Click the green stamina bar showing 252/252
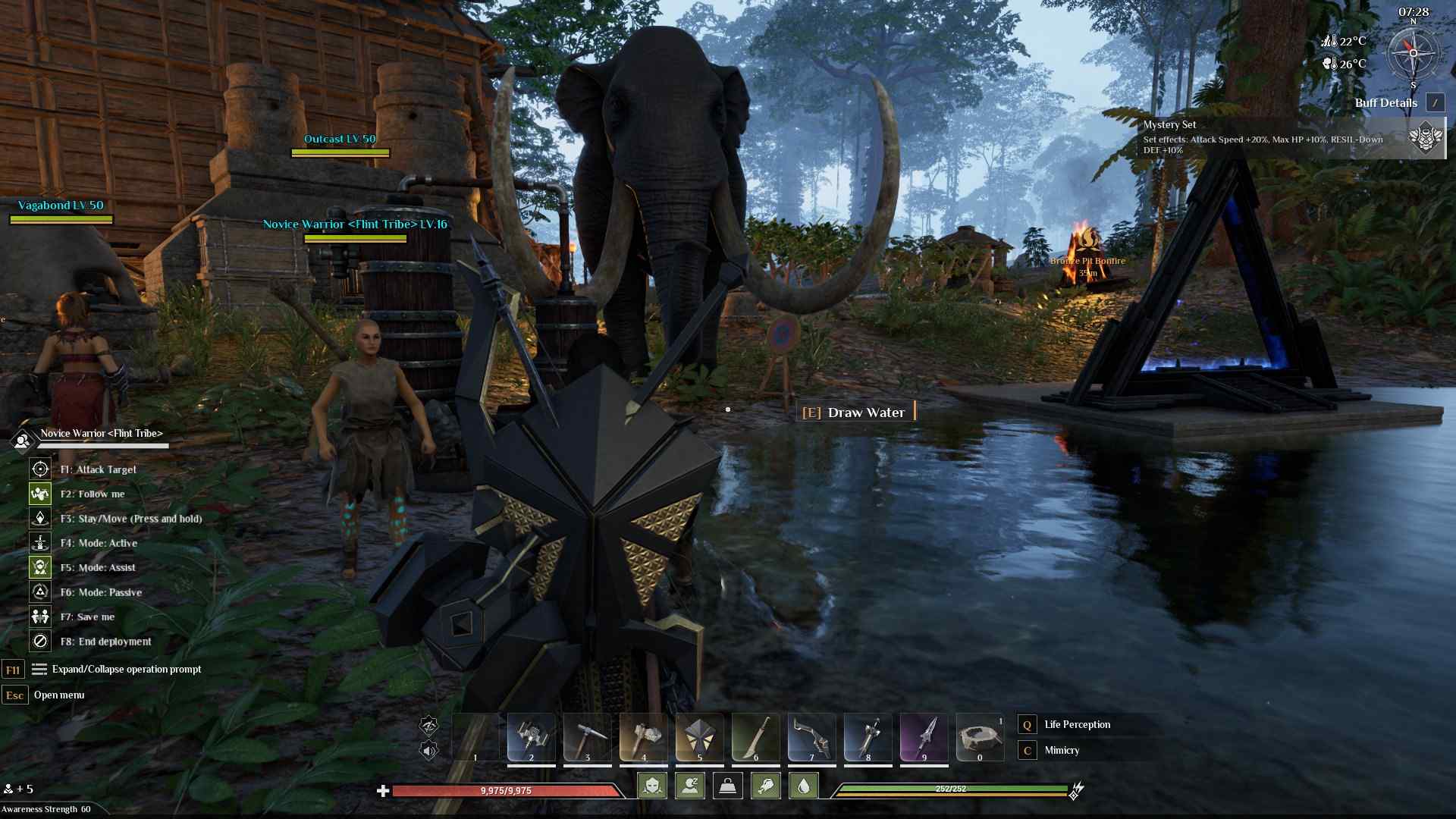The width and height of the screenshot is (1456, 819). (950, 789)
